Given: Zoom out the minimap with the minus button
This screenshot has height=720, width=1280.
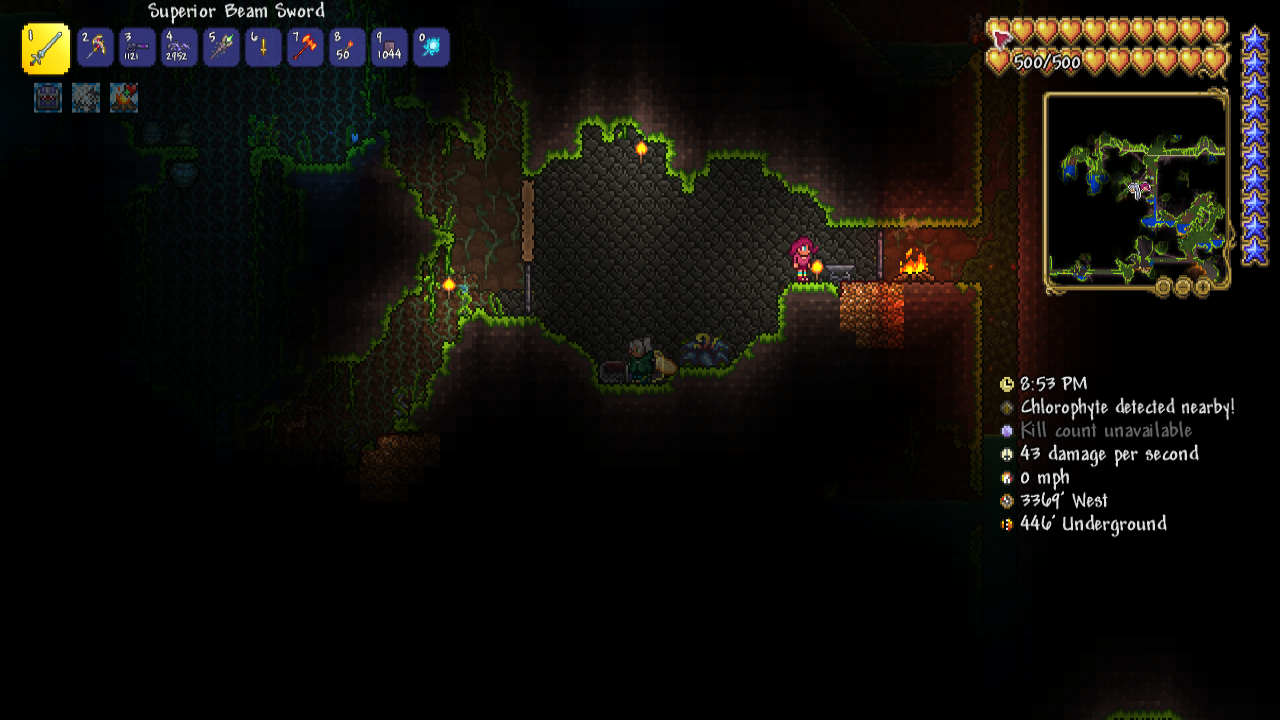Looking at the screenshot, I should 1183,288.
